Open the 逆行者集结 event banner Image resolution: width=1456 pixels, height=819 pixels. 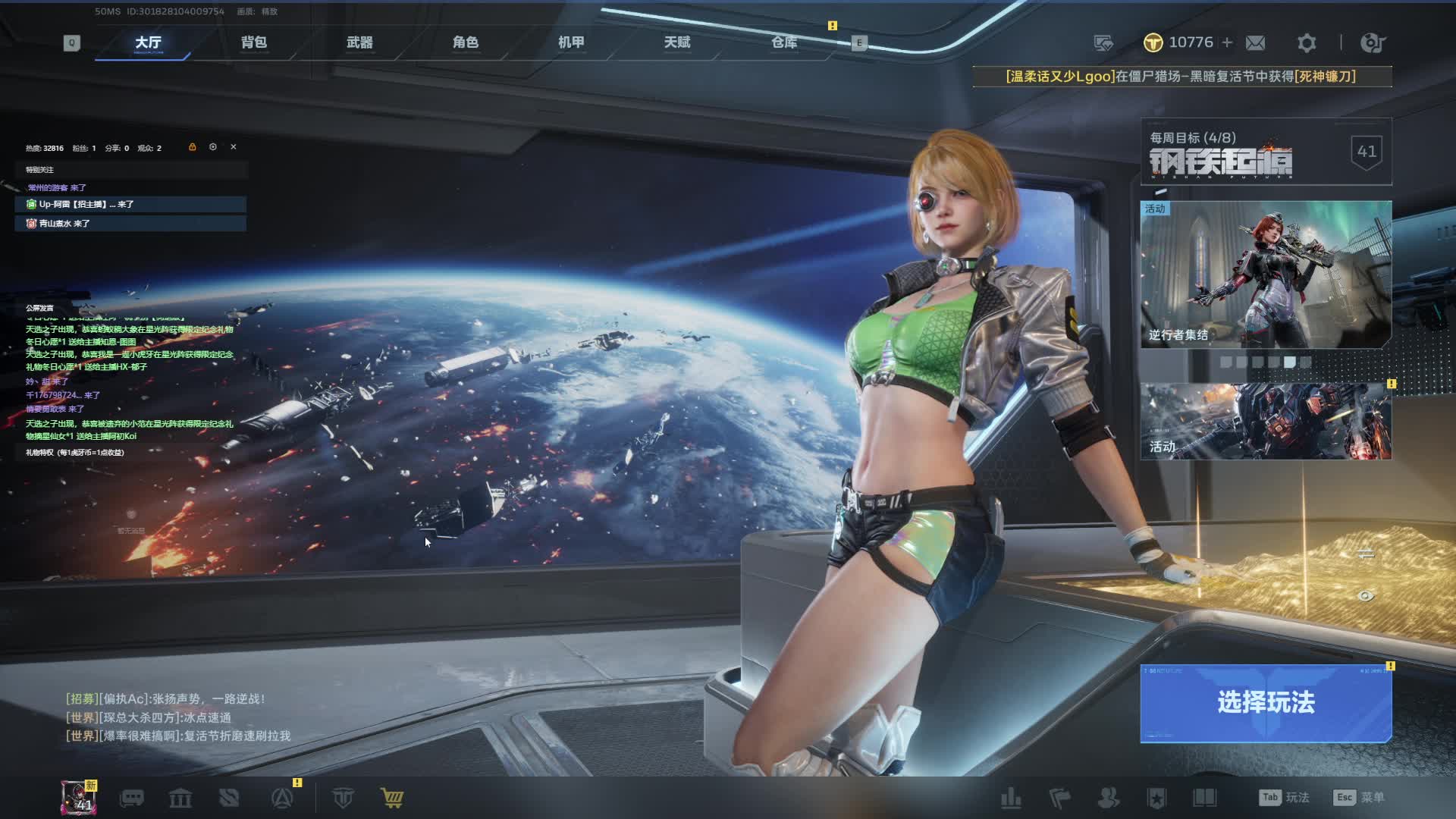point(1266,275)
